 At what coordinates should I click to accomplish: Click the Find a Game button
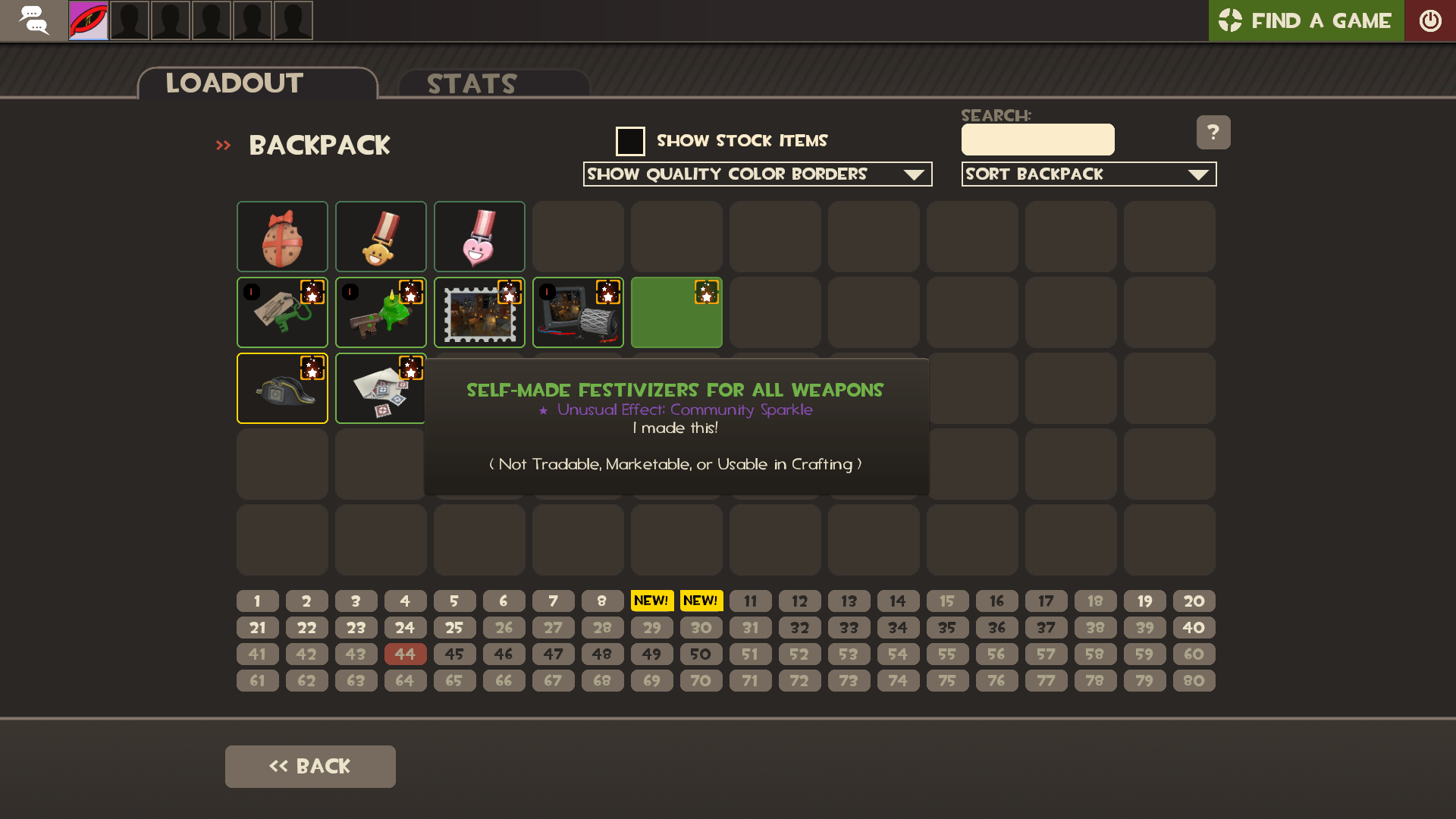(x=1305, y=20)
